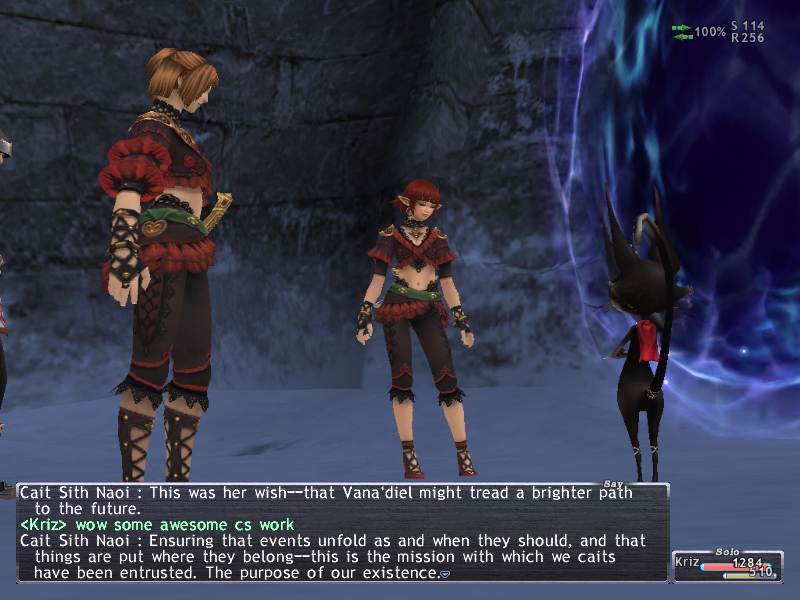800x600 pixels.
Task: Focus the chat log window
Action: [340, 532]
